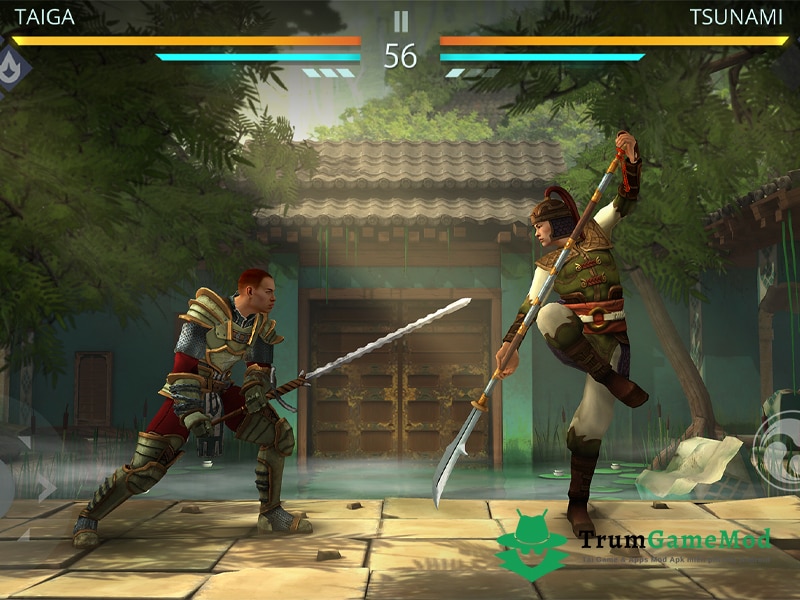Open the TrumGameMod watermark logo
800x600 pixels.
coord(530,545)
